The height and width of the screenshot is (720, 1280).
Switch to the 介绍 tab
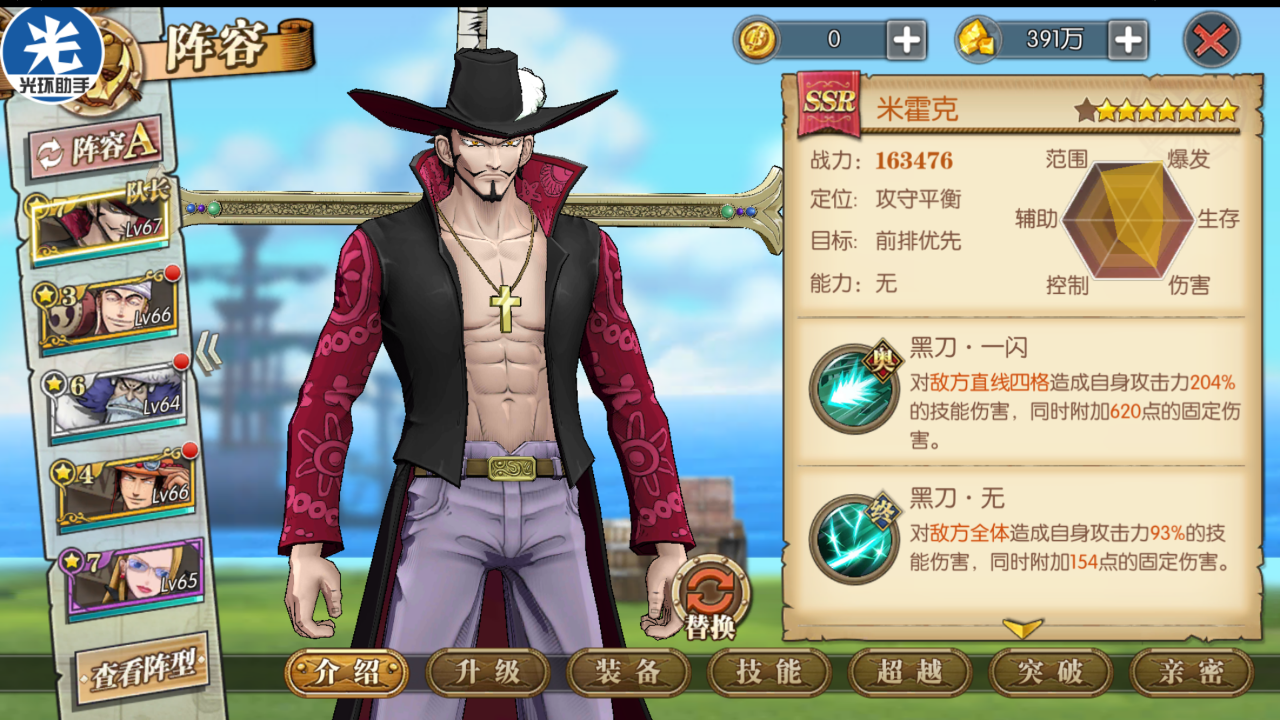point(346,672)
